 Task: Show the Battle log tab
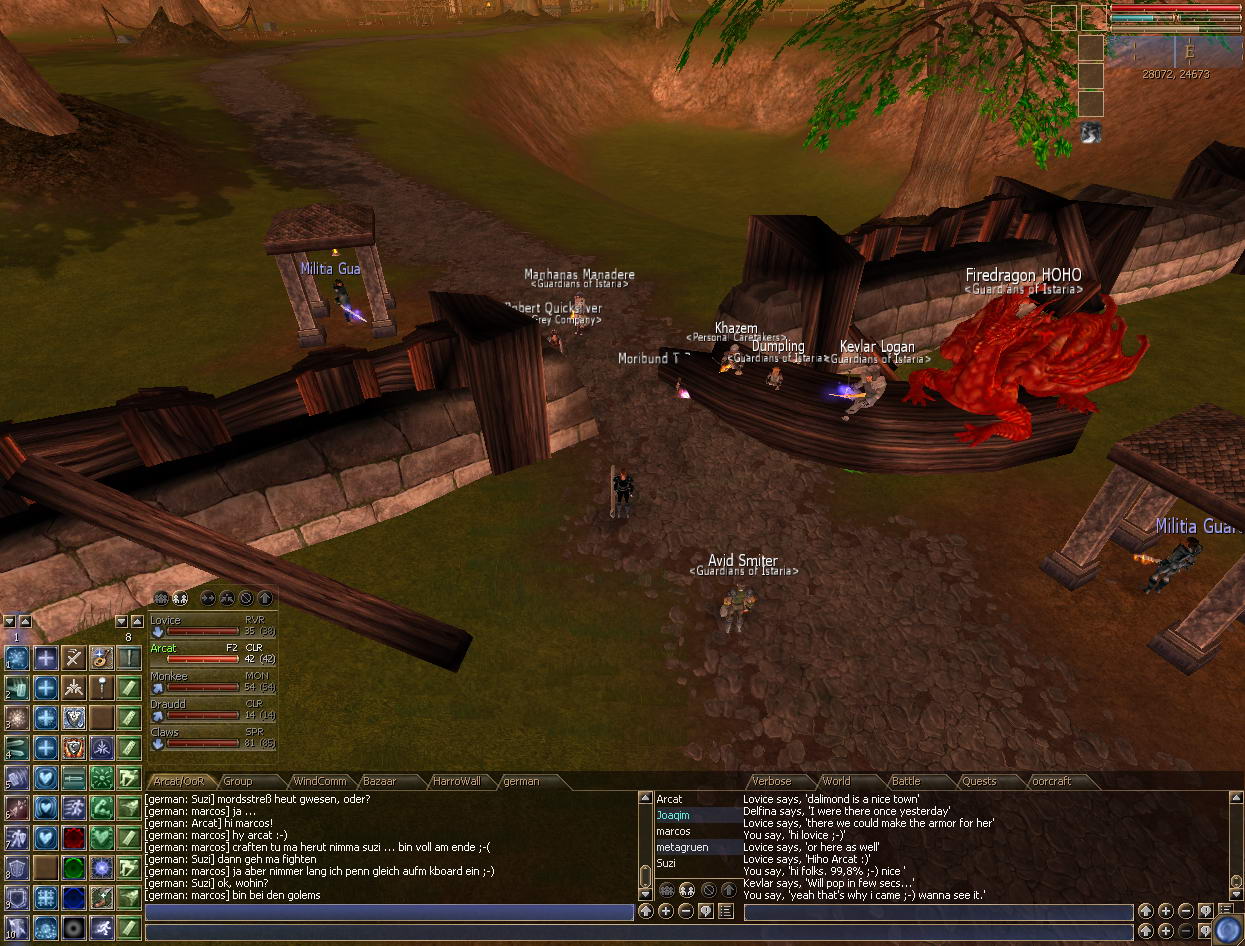[x=905, y=782]
